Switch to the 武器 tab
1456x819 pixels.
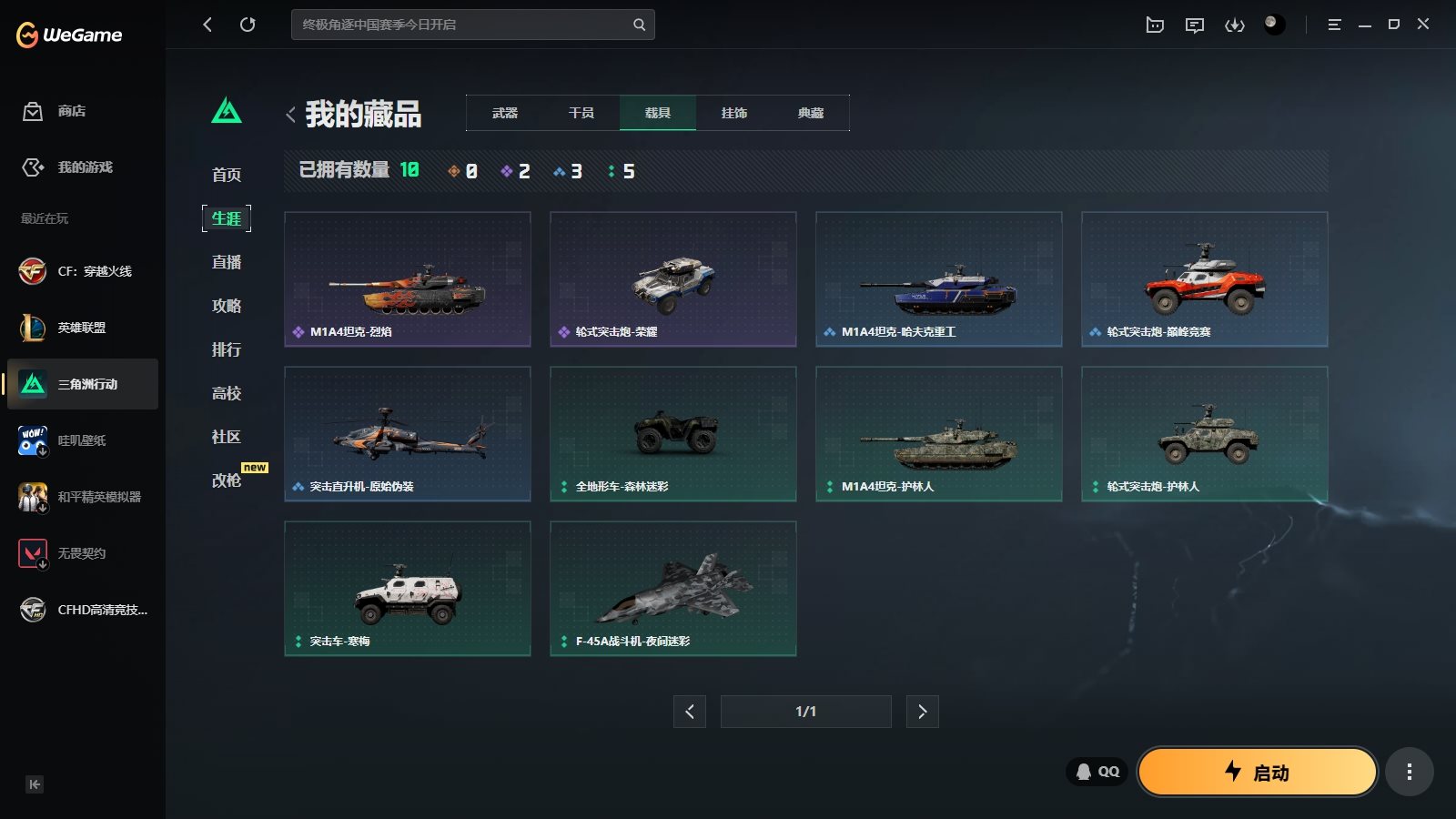(504, 113)
